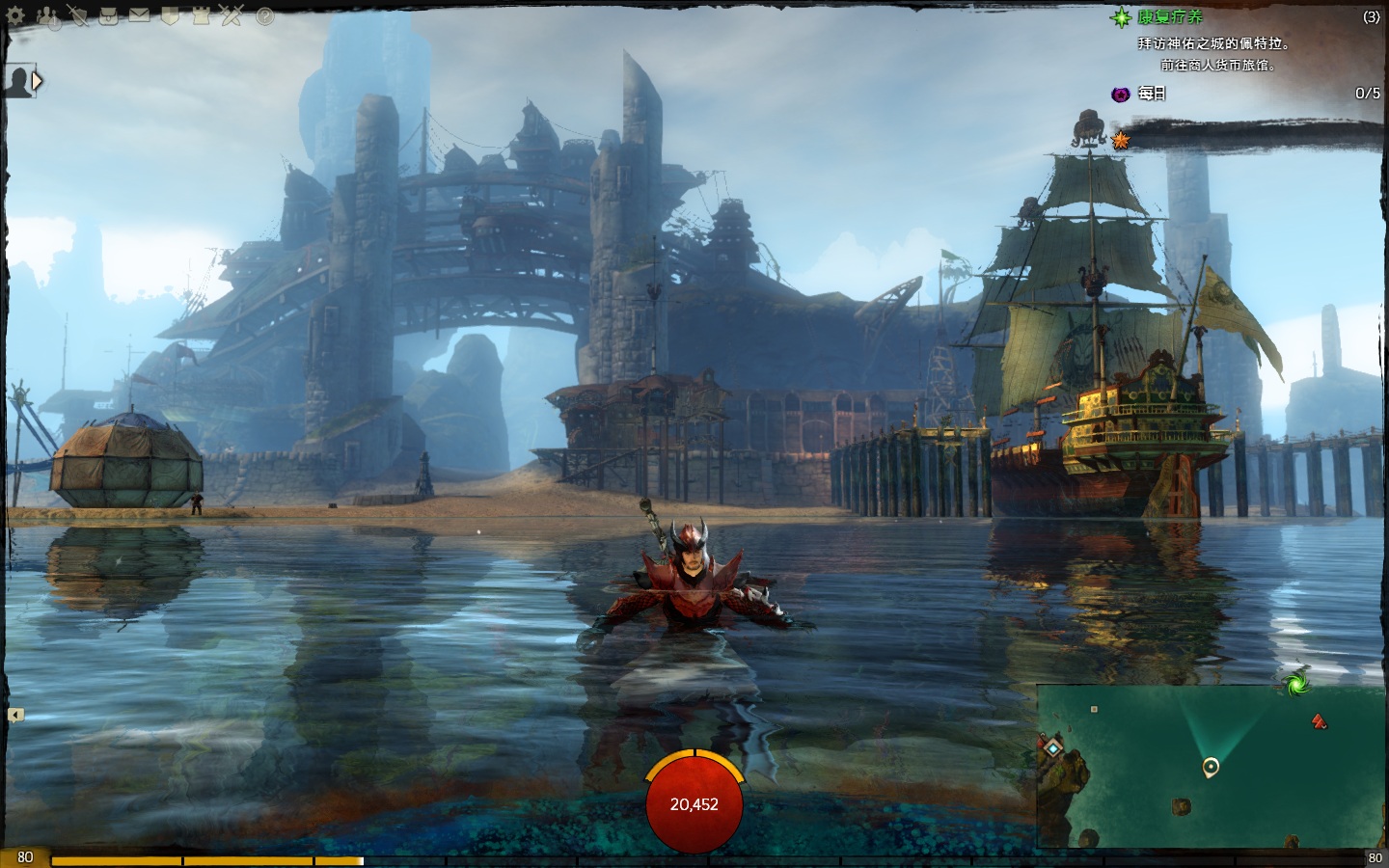
Task: Select the blue diamond waypoint on minimap
Action: pos(1053,747)
